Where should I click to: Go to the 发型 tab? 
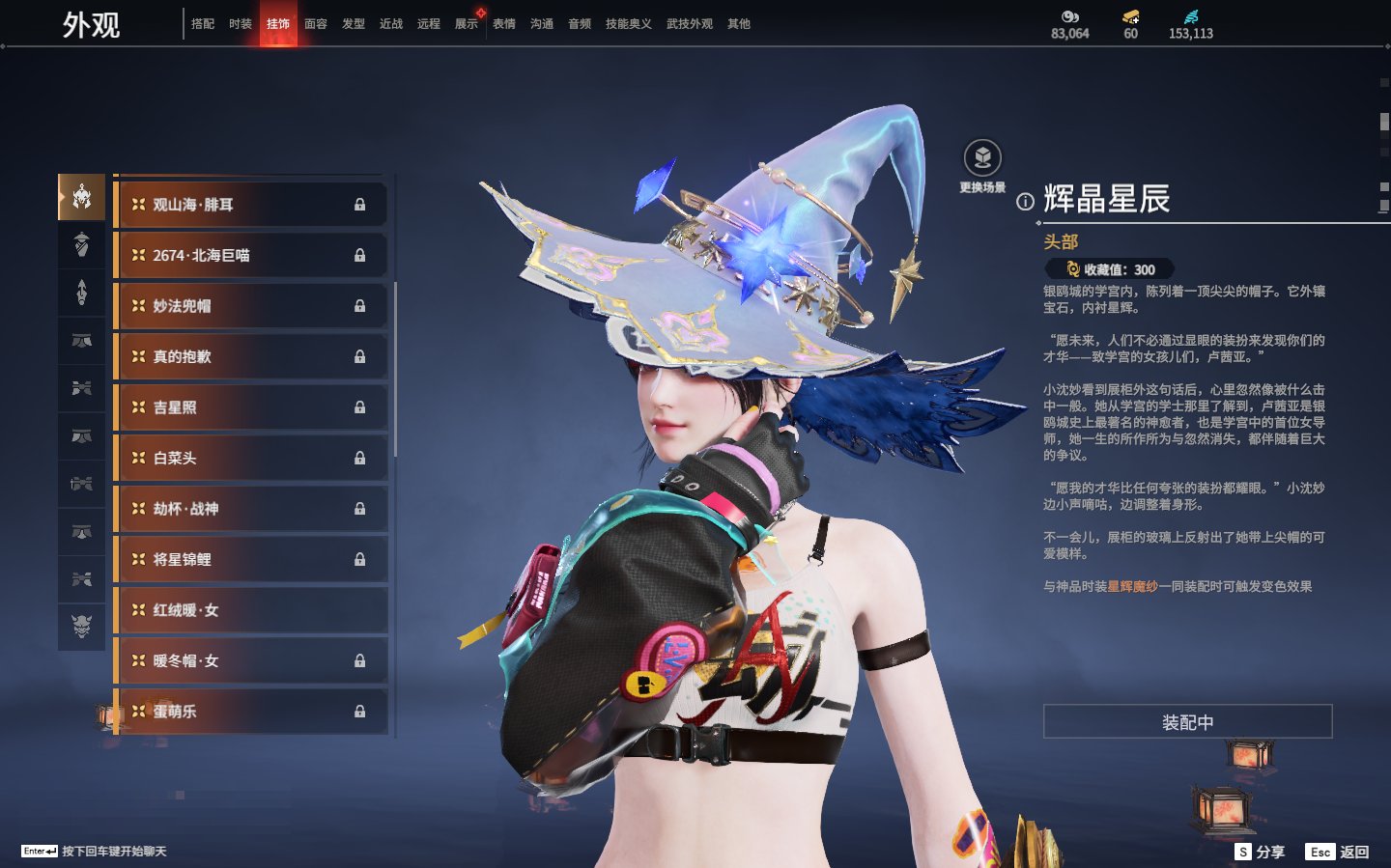pyautogui.click(x=354, y=24)
